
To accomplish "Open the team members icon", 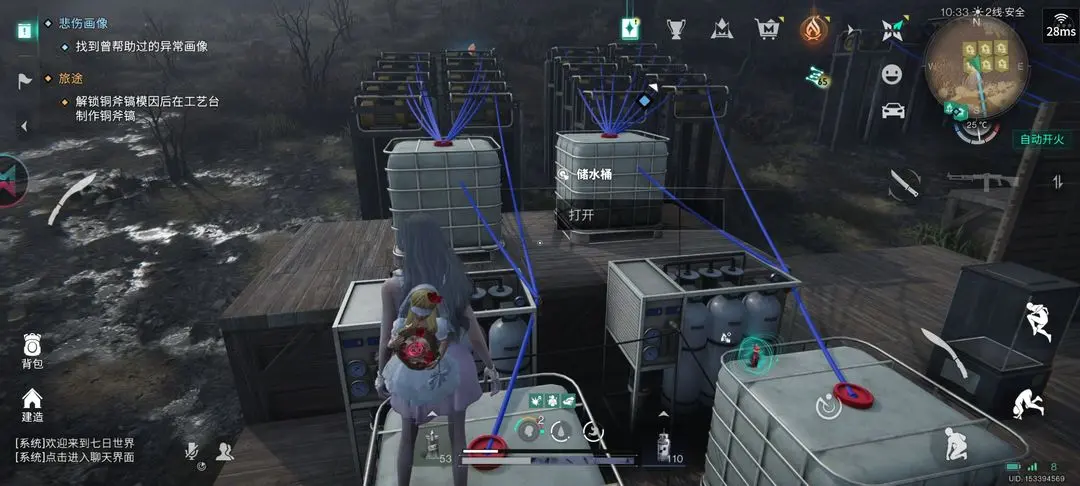I will (224, 452).
